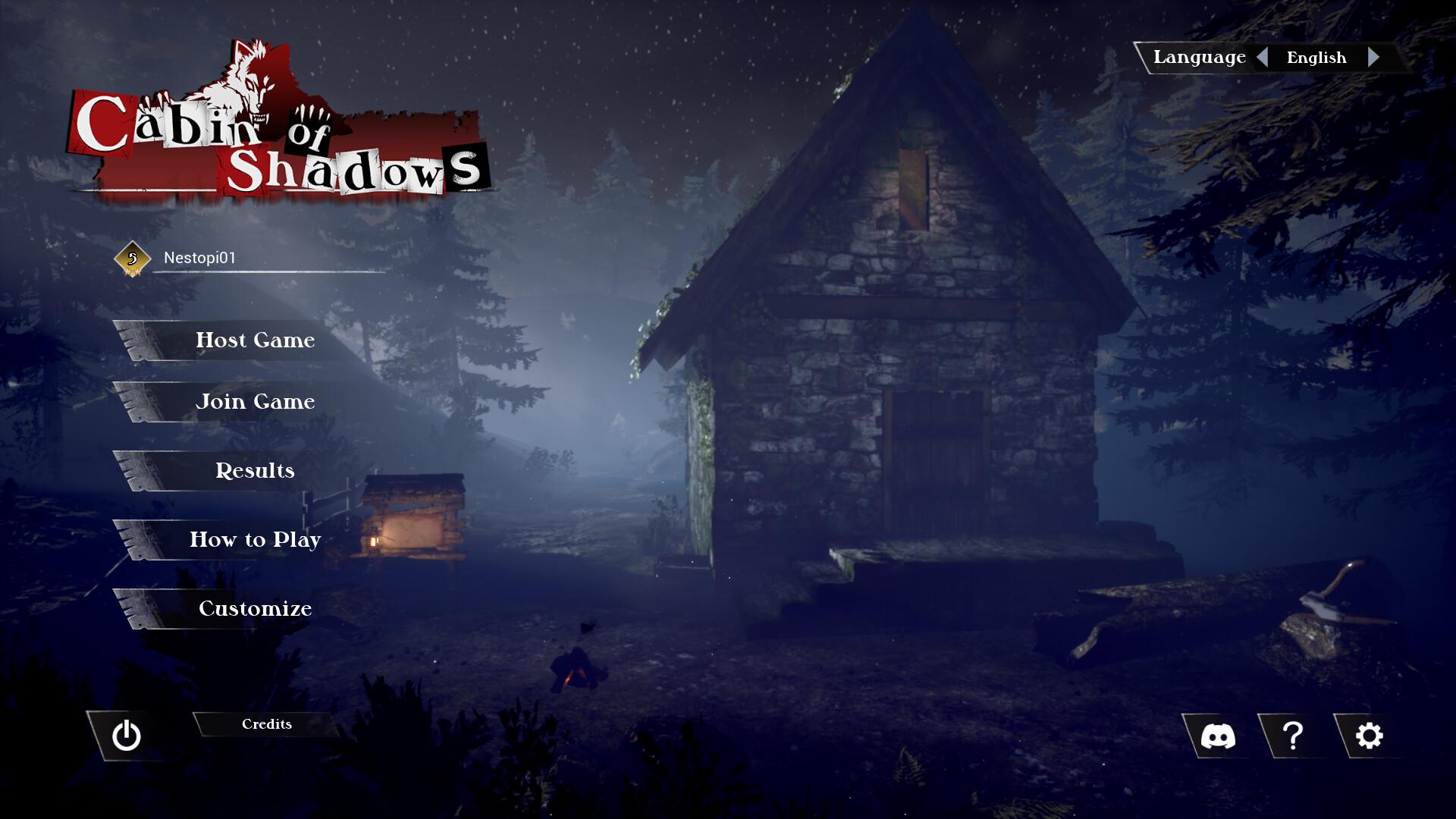The image size is (1456, 819).
Task: Click the question mark help icon
Action: 1294,734
